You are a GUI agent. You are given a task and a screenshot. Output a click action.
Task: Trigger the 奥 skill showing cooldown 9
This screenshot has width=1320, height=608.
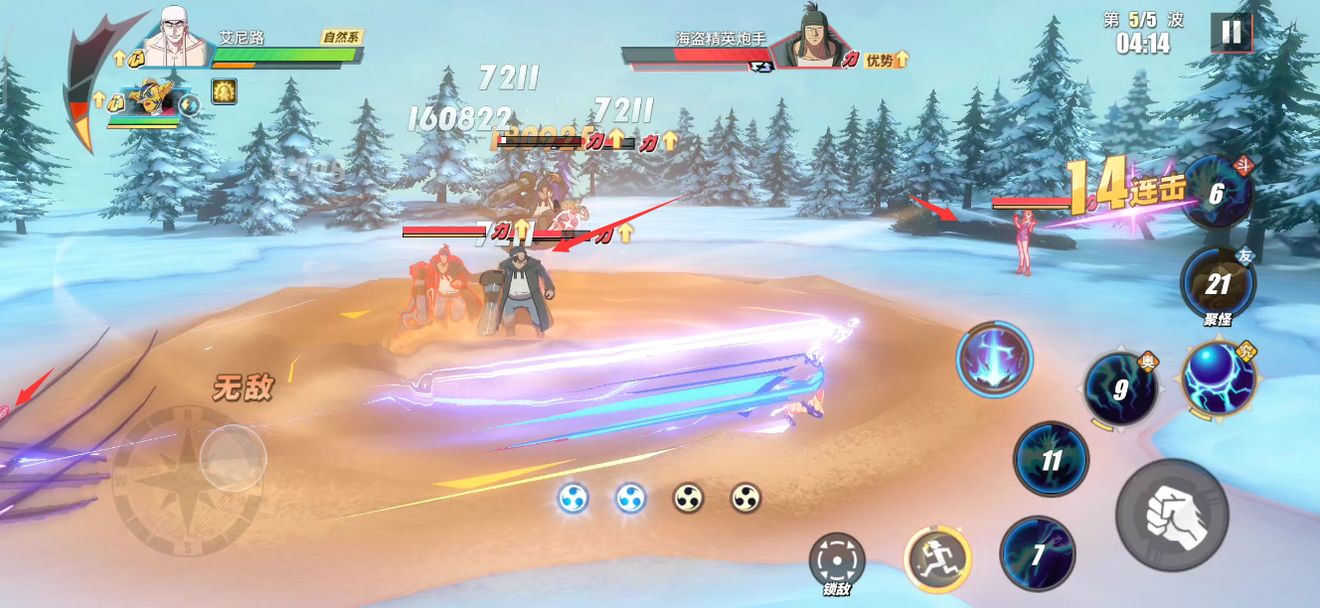(1121, 388)
